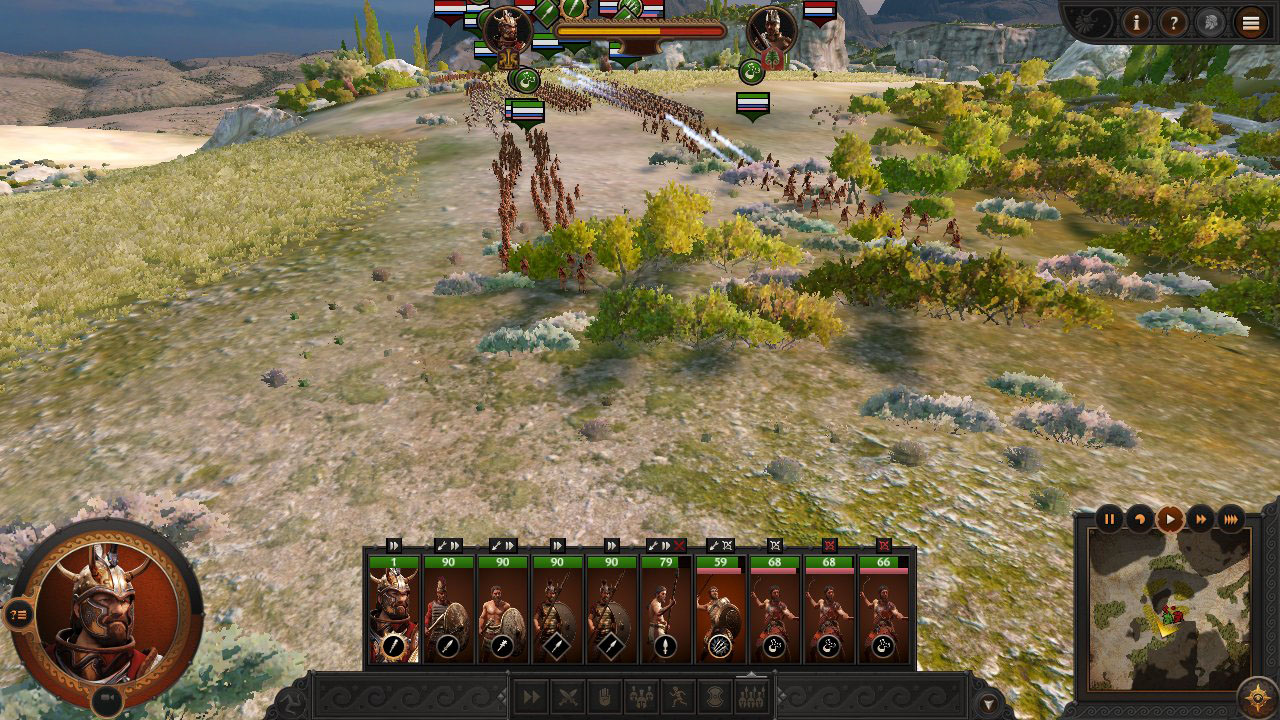Toggle the compass eye button by minimap

coord(1256,696)
